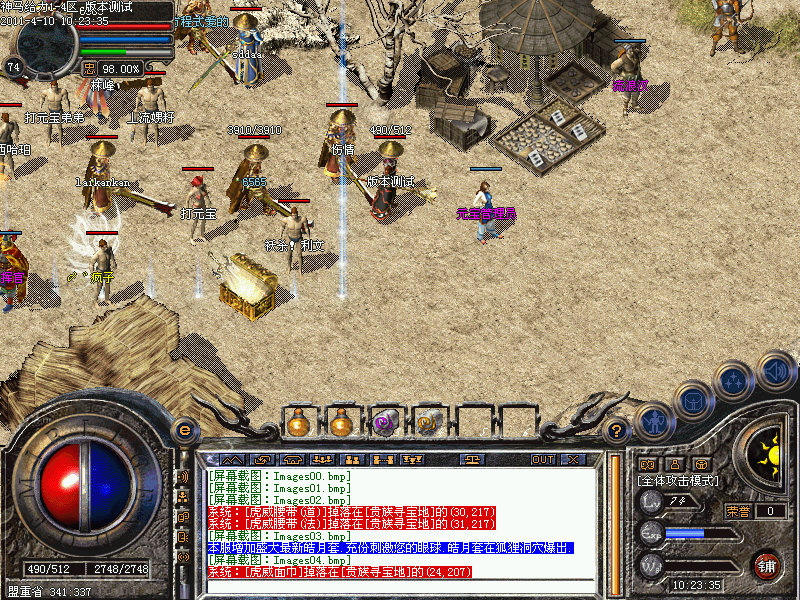Click the 荣誉 honor label
Screen dimensions: 800x600
pyautogui.click(x=738, y=511)
